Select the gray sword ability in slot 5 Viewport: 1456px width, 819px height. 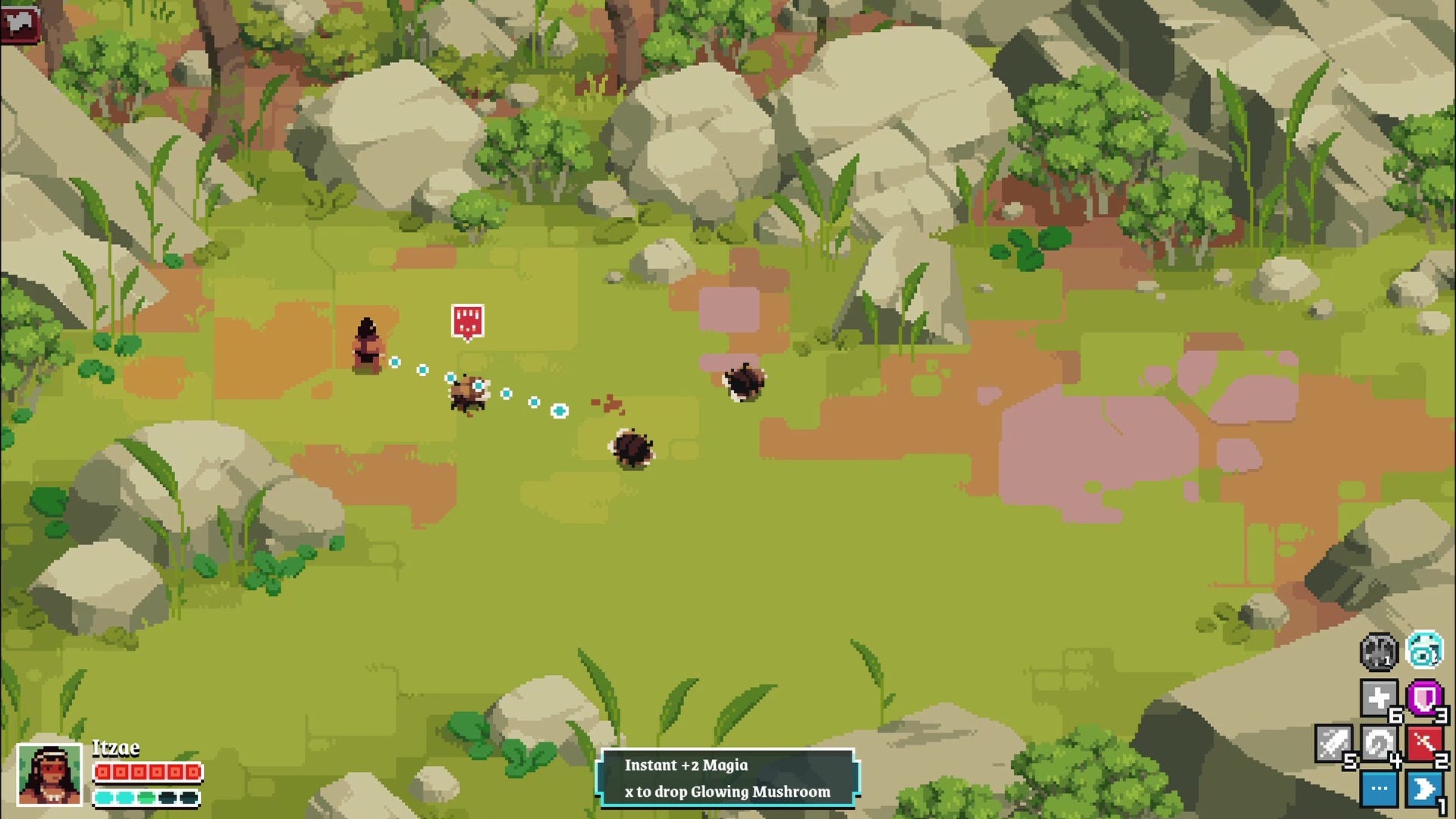1332,744
